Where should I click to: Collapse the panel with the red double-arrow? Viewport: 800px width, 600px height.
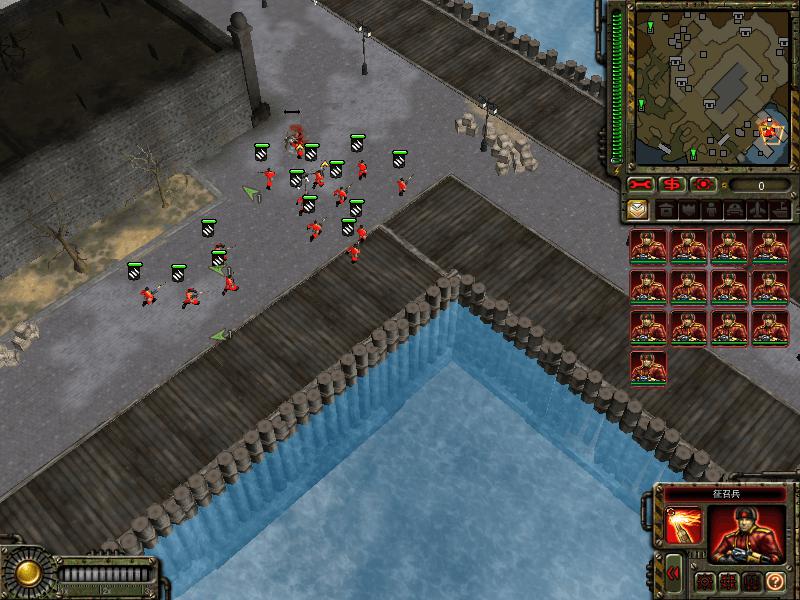coord(673,574)
